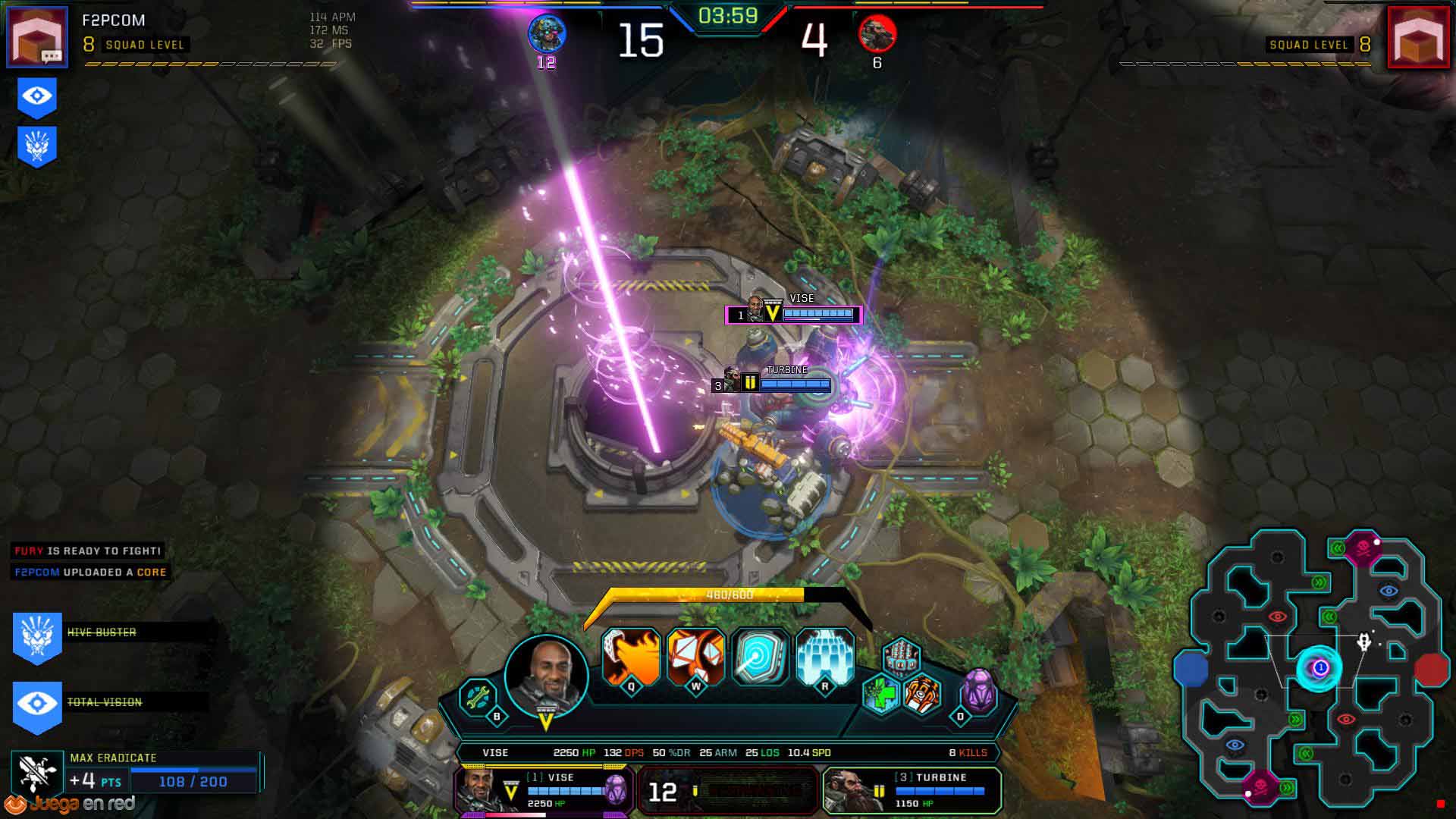
Task: Click the red base on the minimap
Action: [x=1431, y=670]
